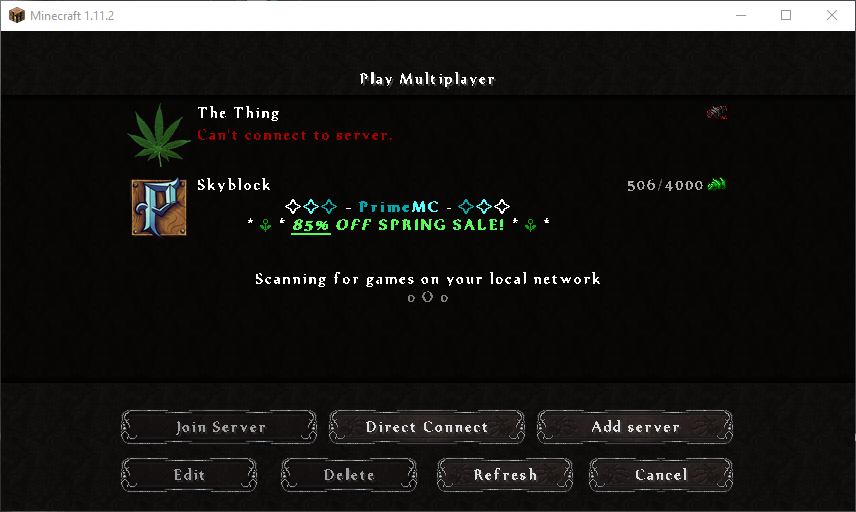Refresh the server list
The height and width of the screenshot is (512, 856).
(505, 475)
